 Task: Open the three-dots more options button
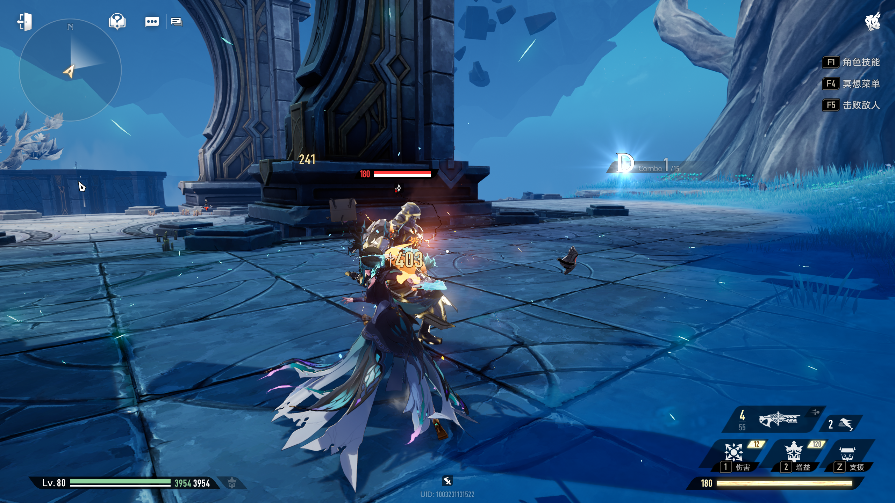(x=153, y=21)
